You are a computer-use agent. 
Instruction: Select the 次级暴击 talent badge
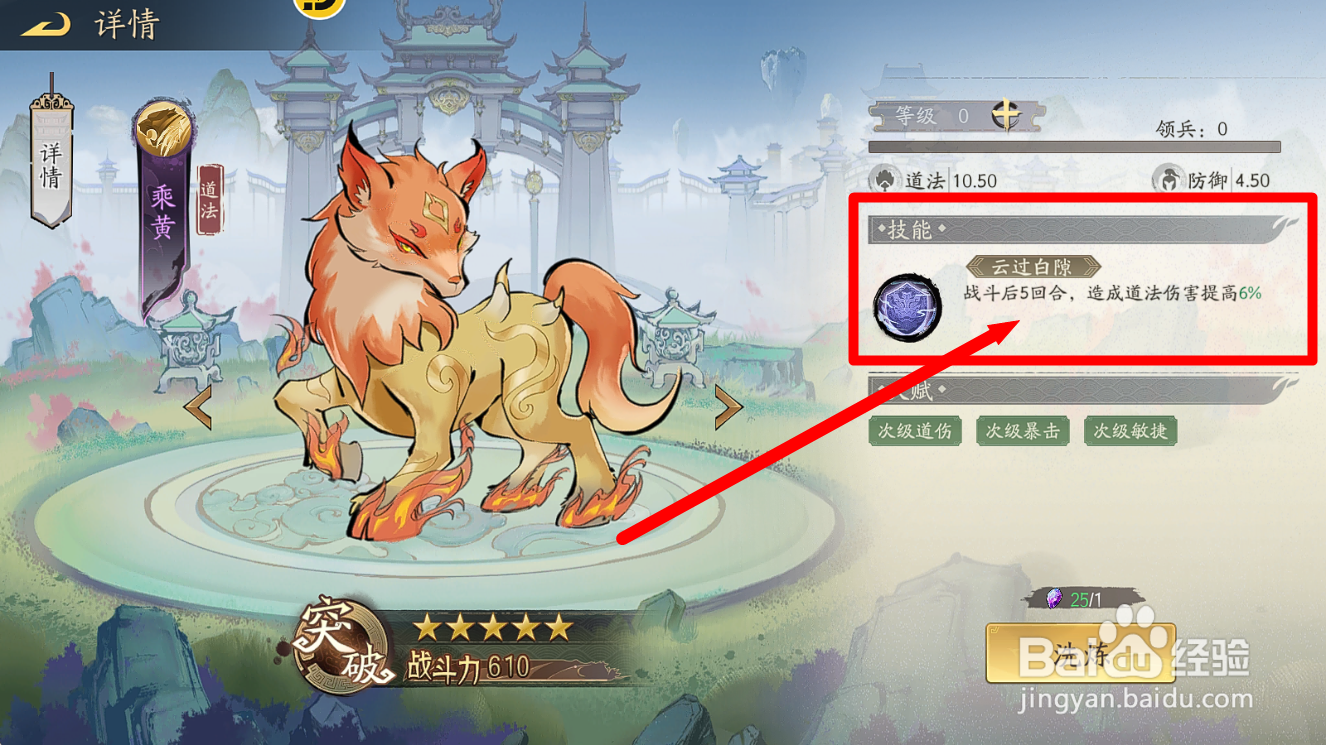[x=1023, y=431]
